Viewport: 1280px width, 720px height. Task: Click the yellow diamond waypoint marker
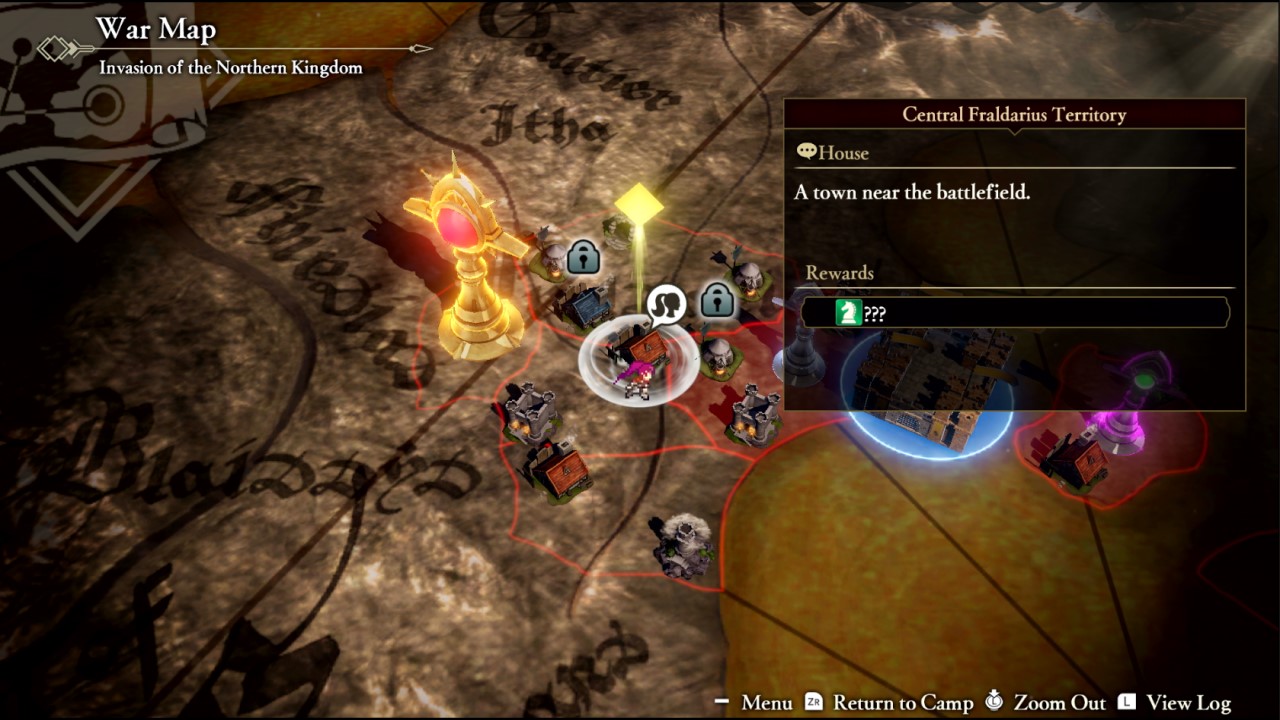[639, 204]
